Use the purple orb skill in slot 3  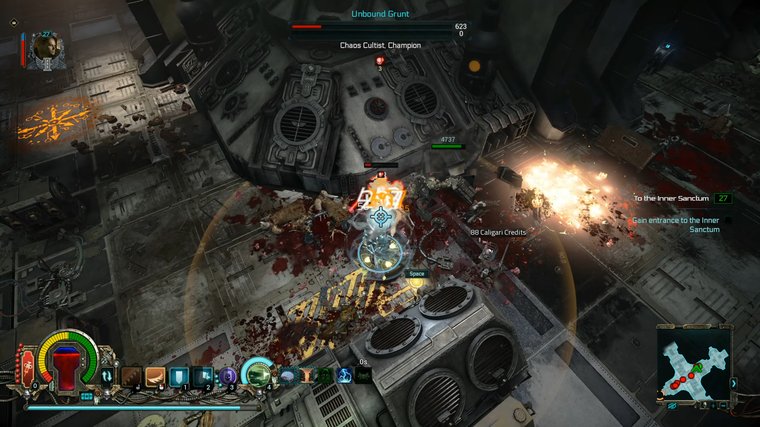tap(229, 376)
